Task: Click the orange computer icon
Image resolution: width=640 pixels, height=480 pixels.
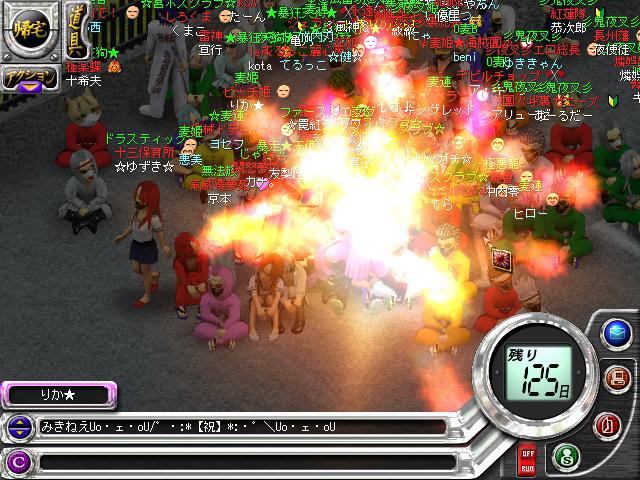Action: point(616,378)
